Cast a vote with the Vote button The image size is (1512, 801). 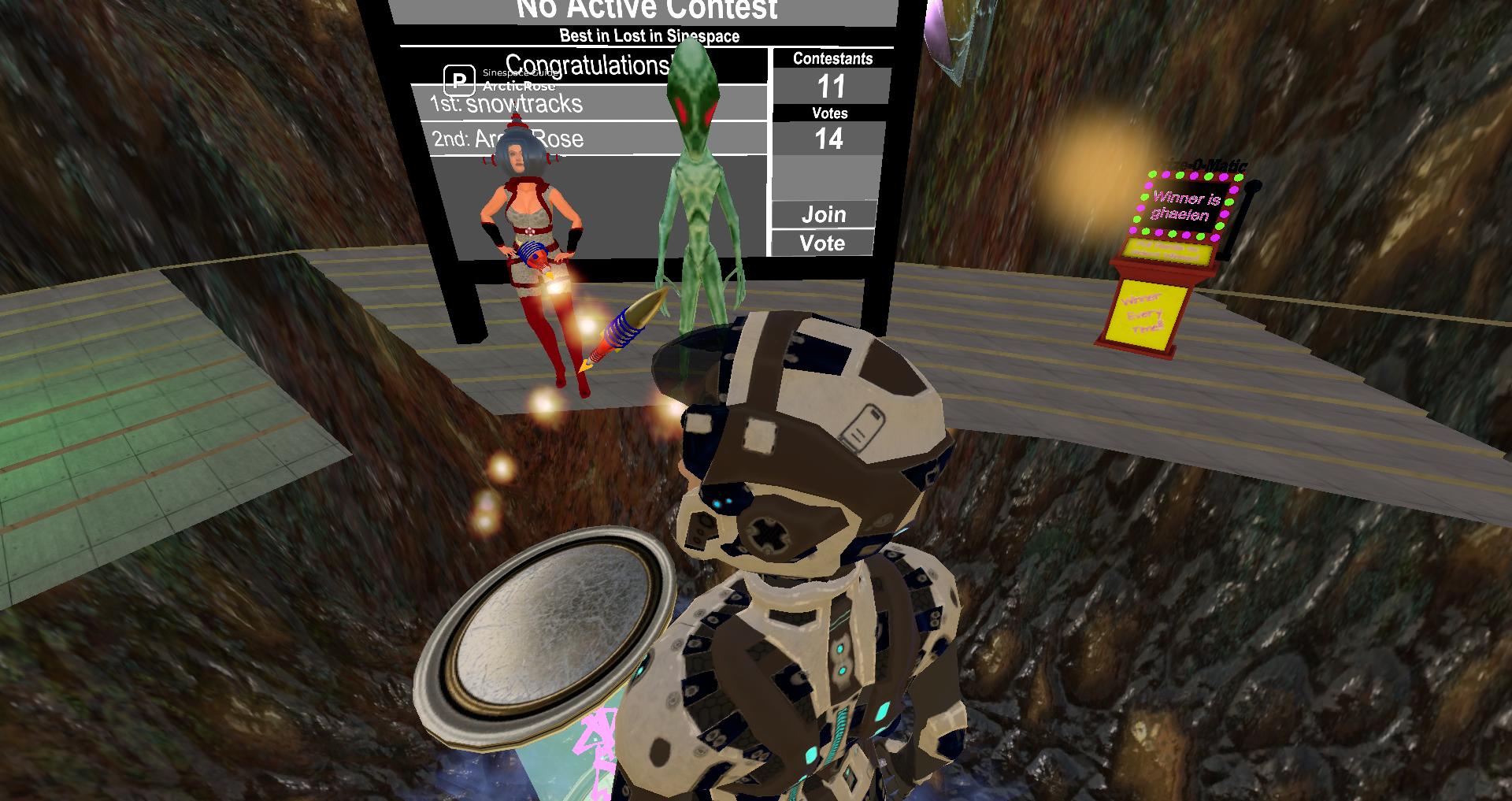(x=822, y=243)
